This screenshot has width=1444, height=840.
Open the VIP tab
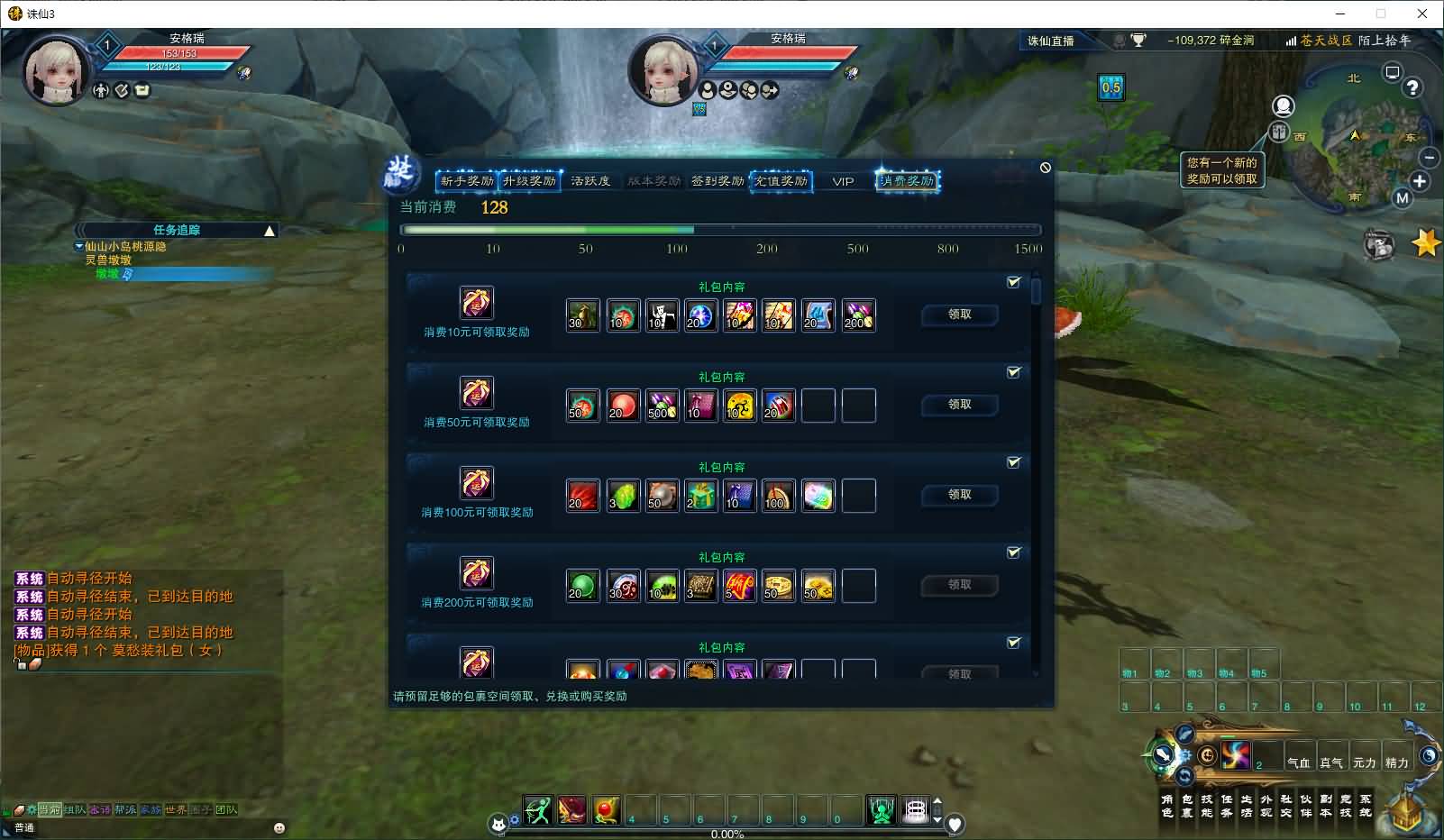(x=843, y=181)
